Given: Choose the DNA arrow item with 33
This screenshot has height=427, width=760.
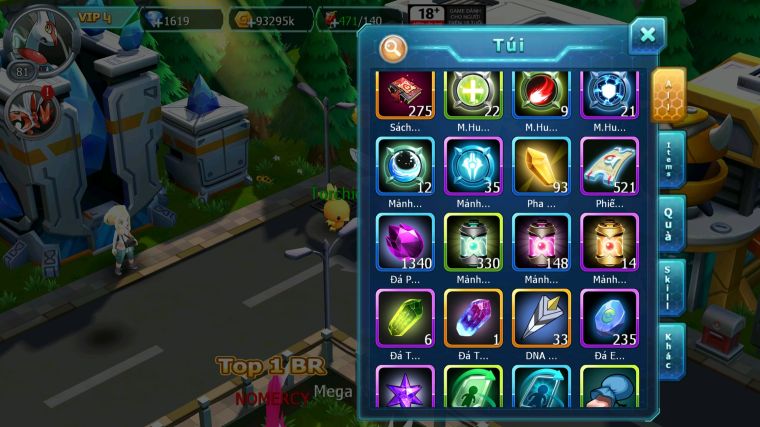Looking at the screenshot, I should 541,318.
